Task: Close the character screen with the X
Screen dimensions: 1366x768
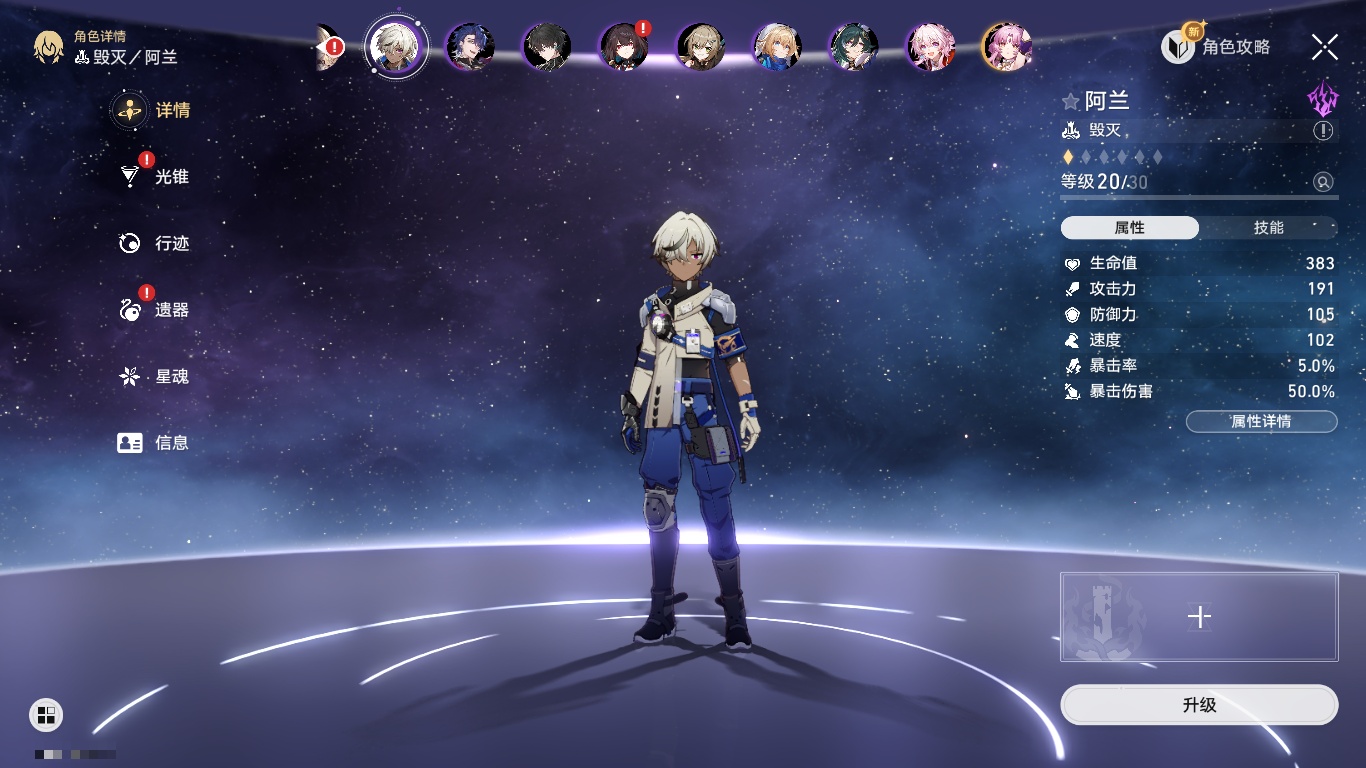Action: [1324, 46]
